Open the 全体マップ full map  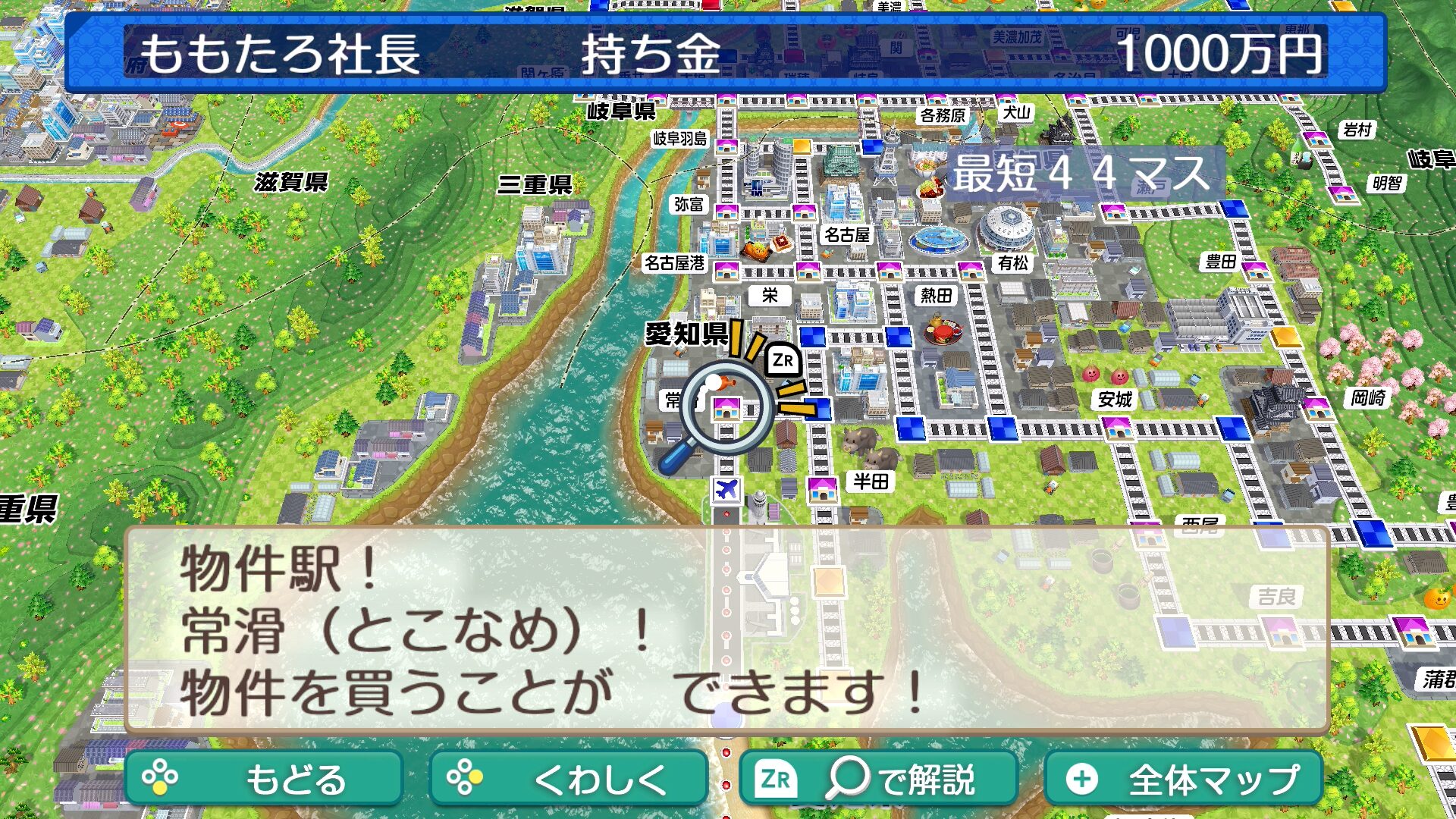(x=1183, y=778)
